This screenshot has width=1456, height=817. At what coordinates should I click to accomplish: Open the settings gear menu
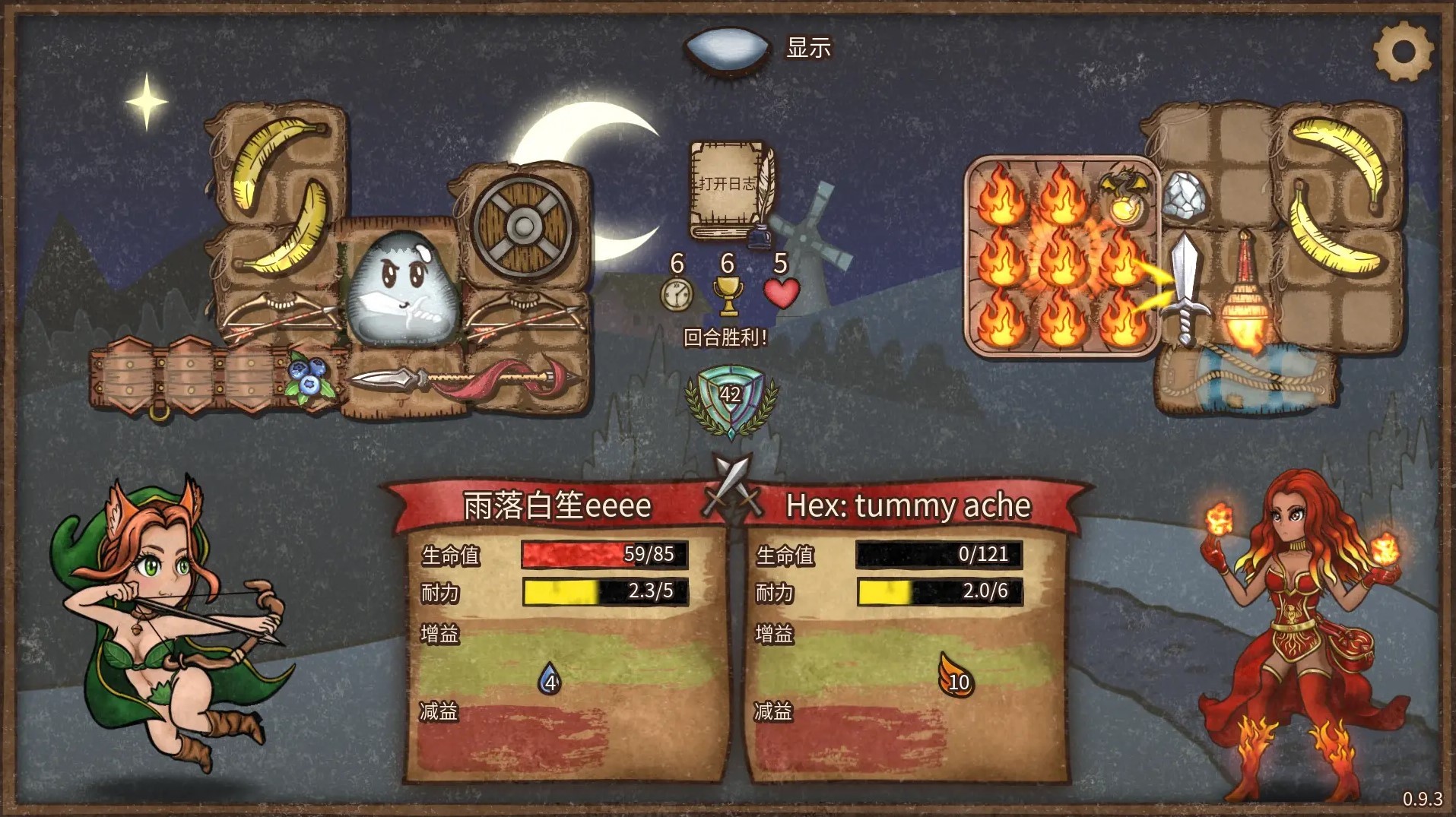coord(1403,51)
